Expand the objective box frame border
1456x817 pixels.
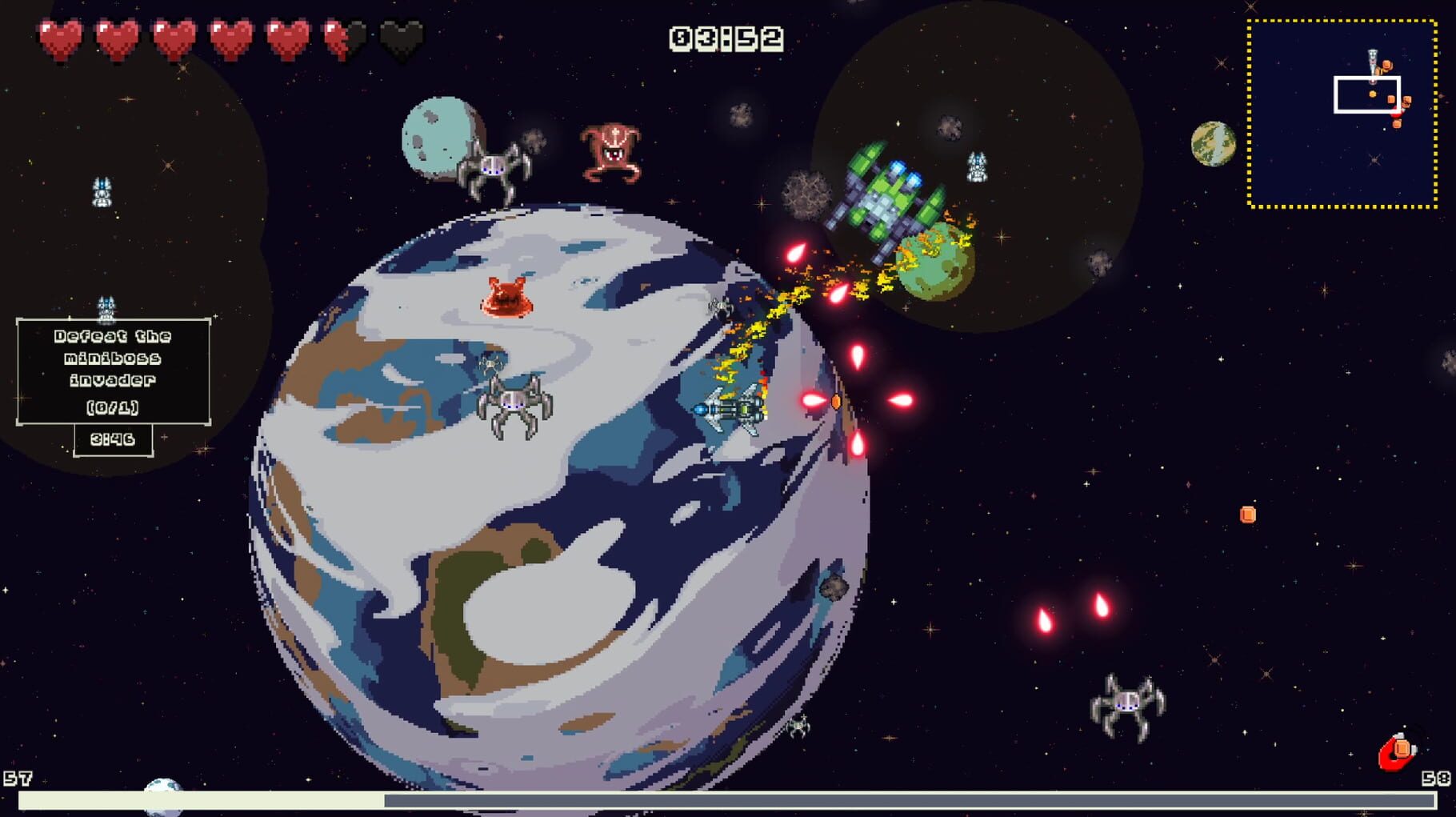point(112,317)
